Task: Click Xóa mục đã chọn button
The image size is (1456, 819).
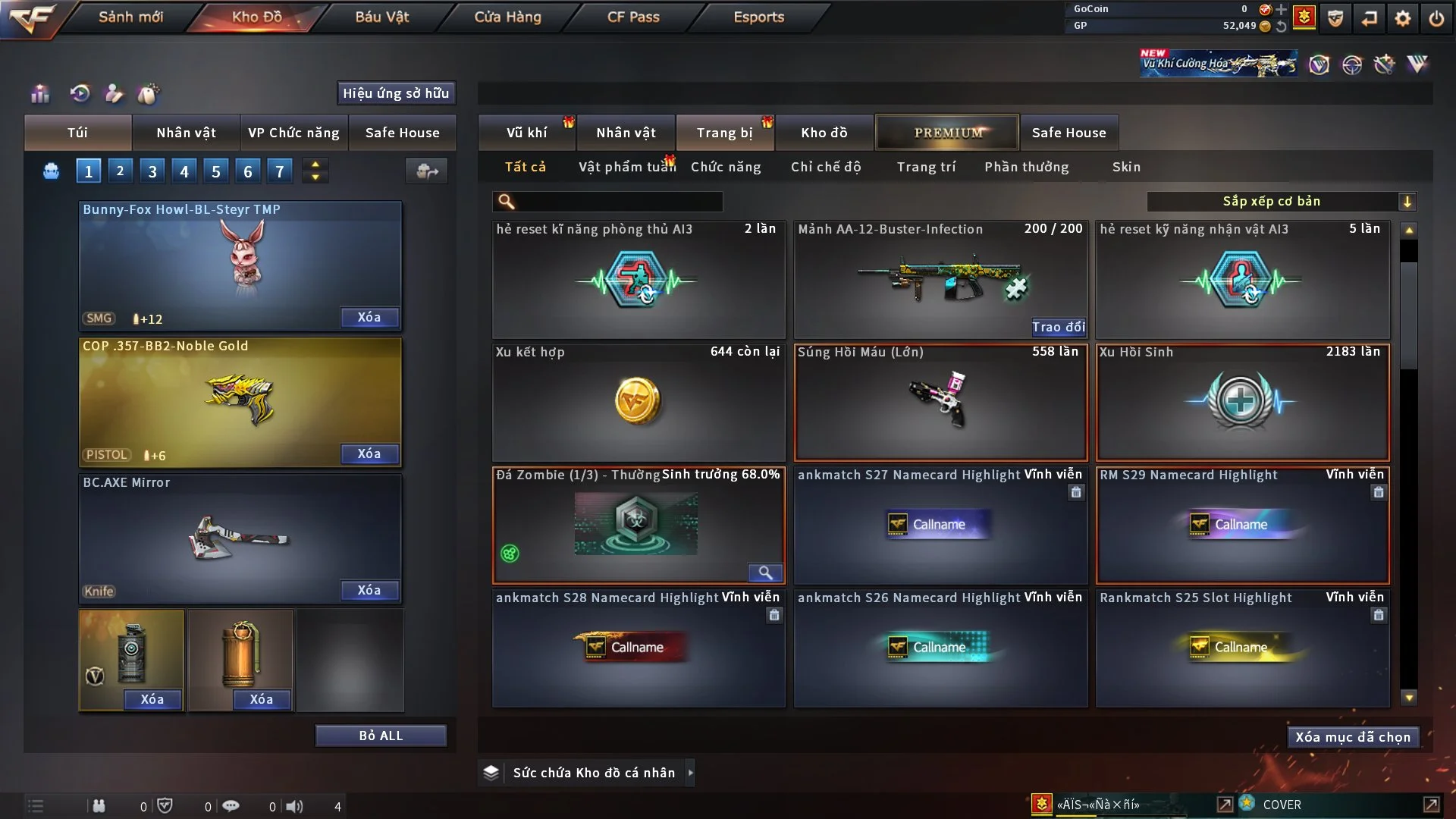Action: tap(1353, 737)
